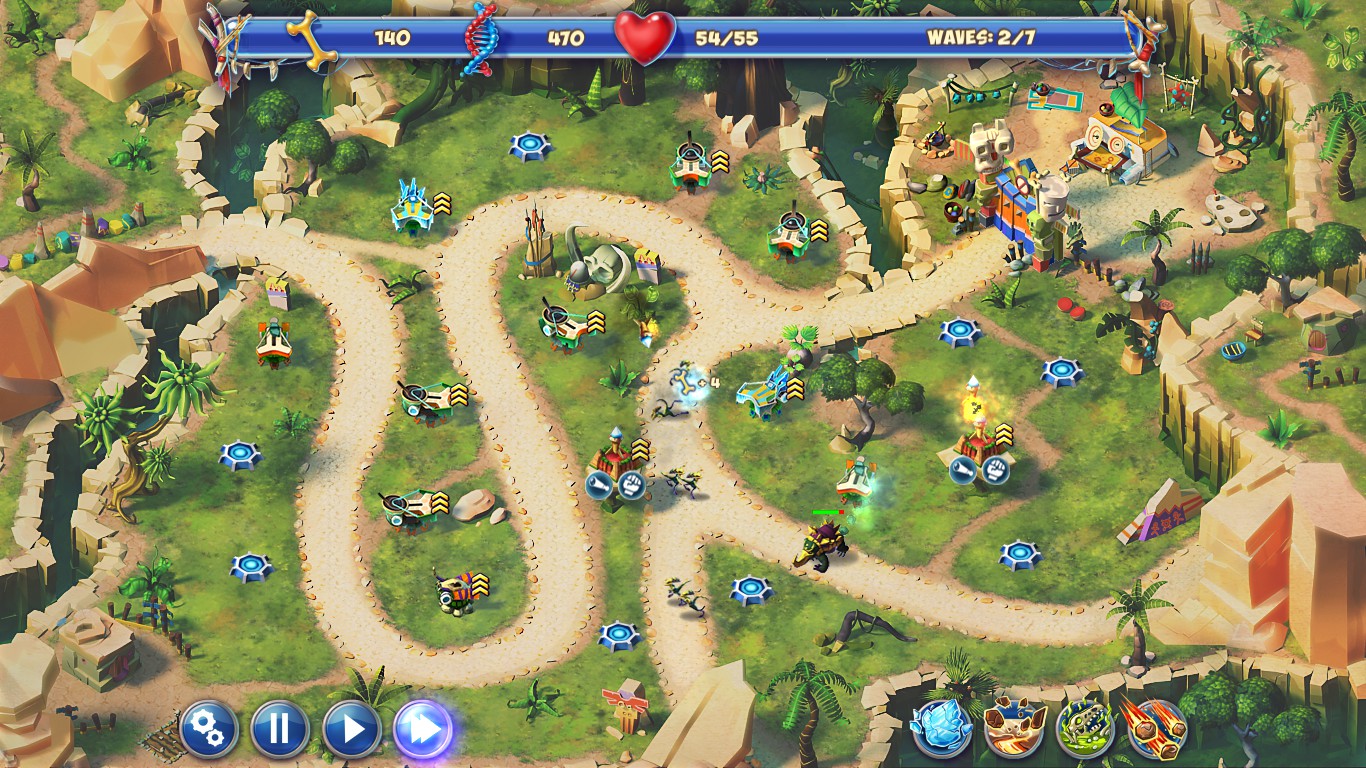
Task: Select an empty blue build platform
Action: tap(530, 141)
